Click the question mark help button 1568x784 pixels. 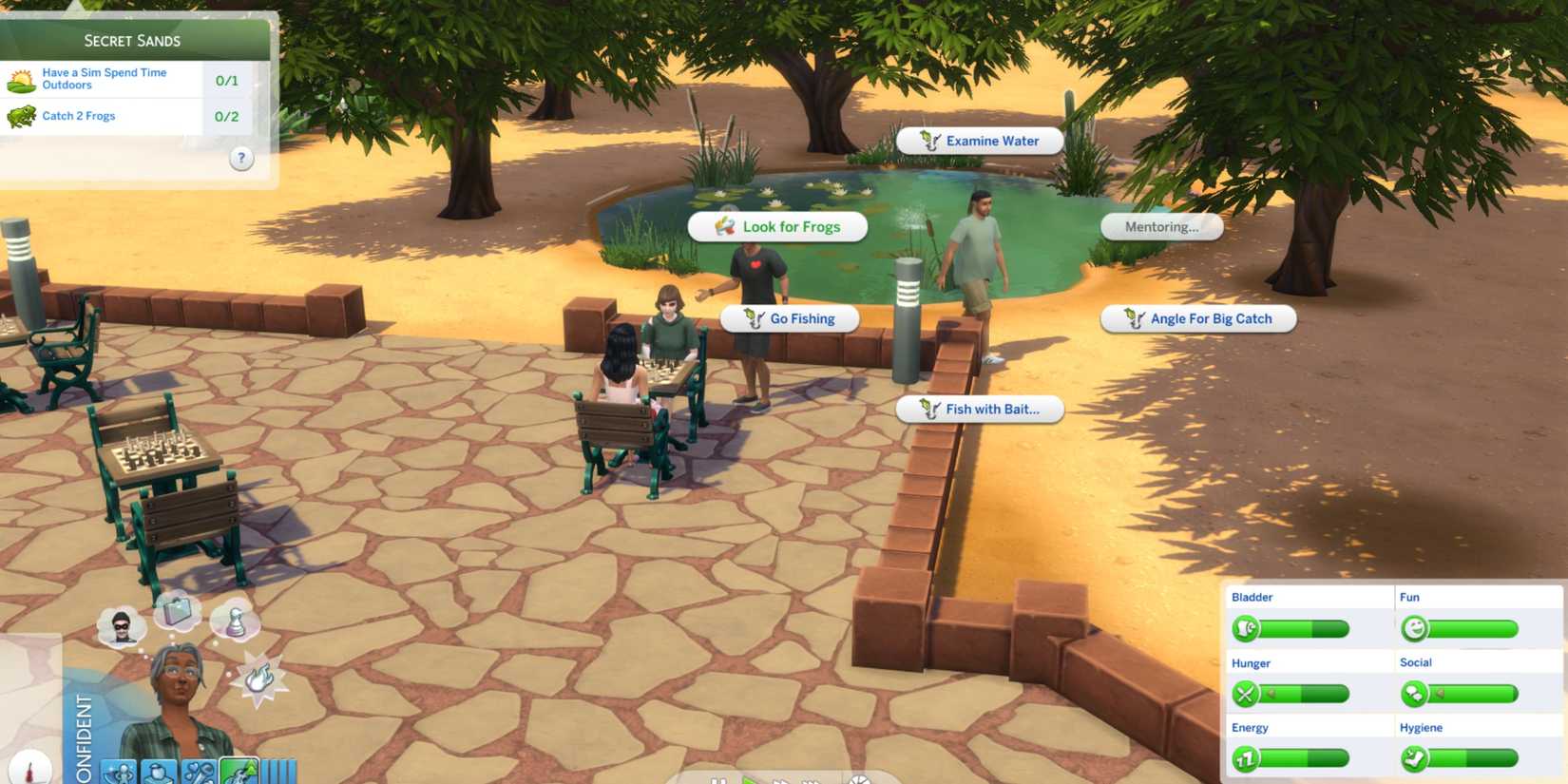[x=241, y=159]
